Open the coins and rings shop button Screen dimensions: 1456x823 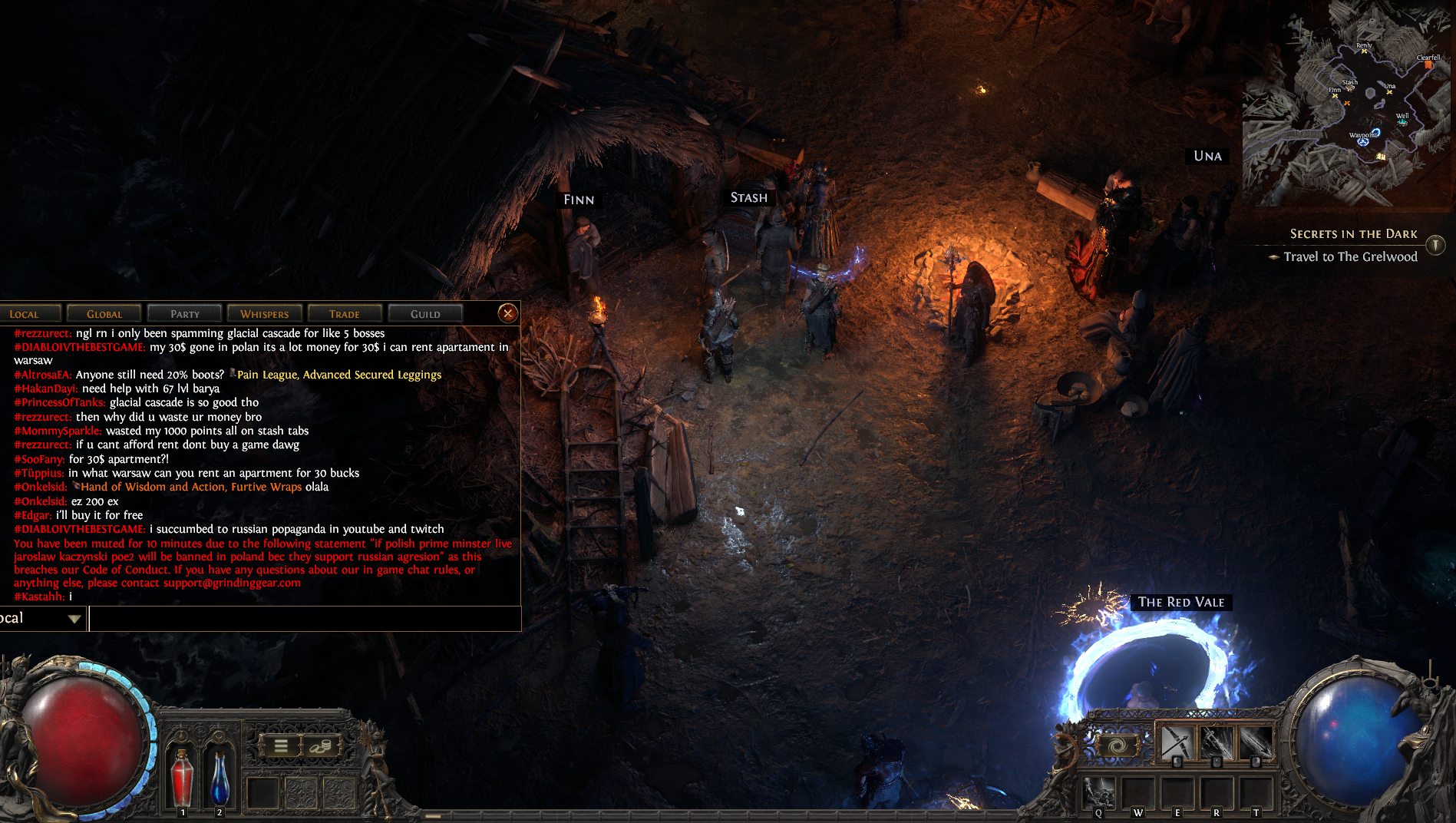pyautogui.click(x=320, y=745)
